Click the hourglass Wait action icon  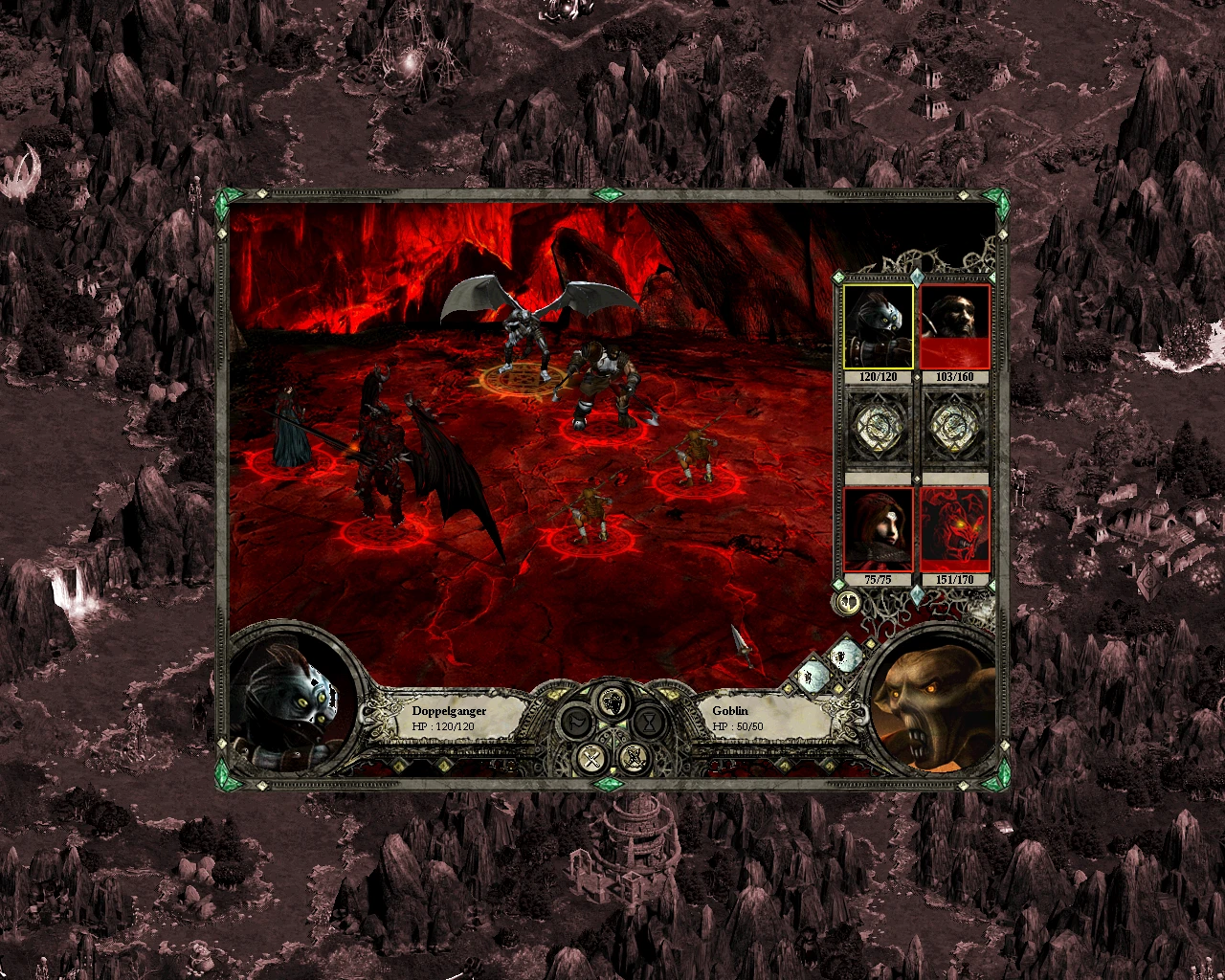648,723
